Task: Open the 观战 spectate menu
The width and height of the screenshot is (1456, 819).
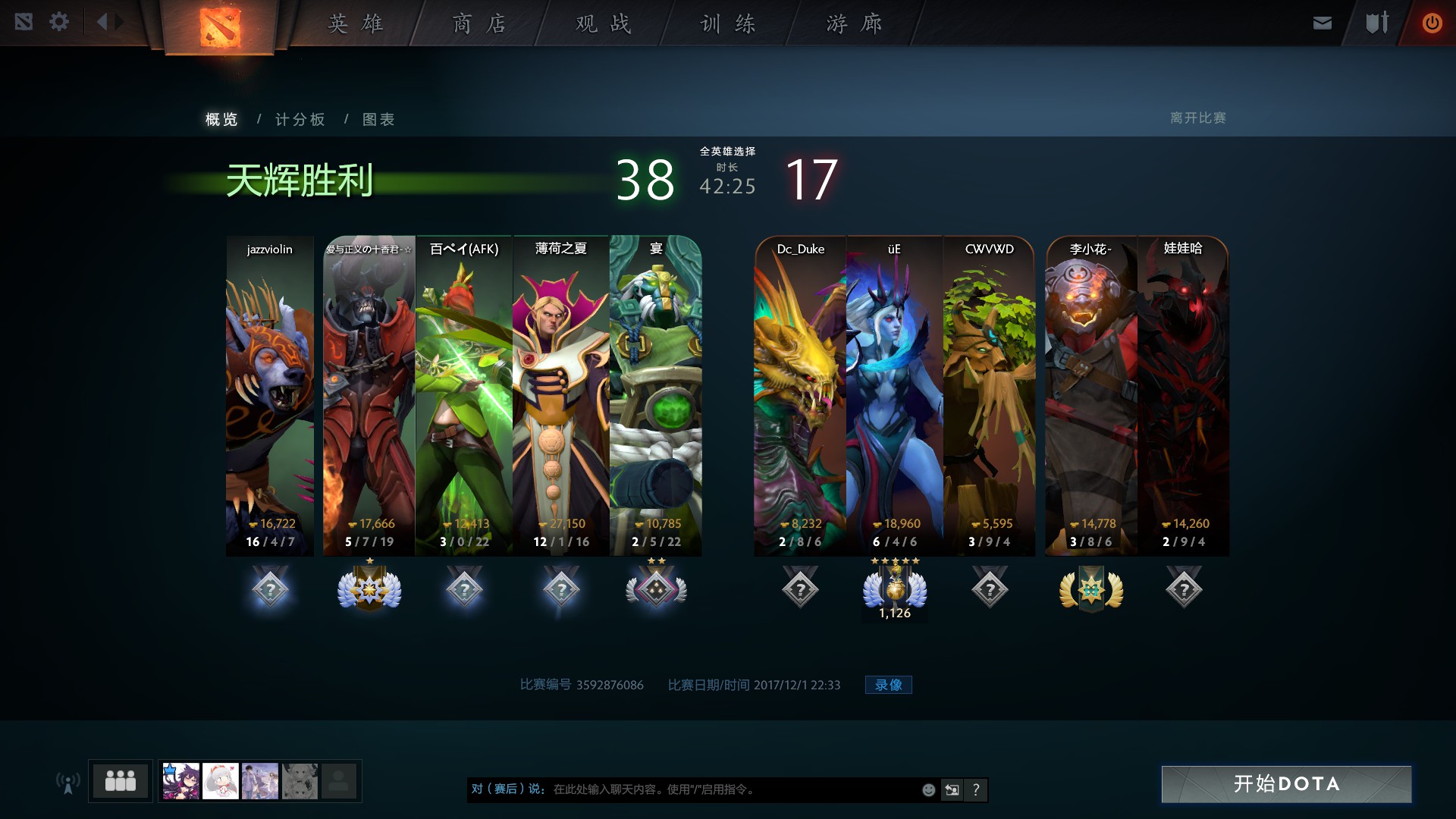Action: pos(601,24)
